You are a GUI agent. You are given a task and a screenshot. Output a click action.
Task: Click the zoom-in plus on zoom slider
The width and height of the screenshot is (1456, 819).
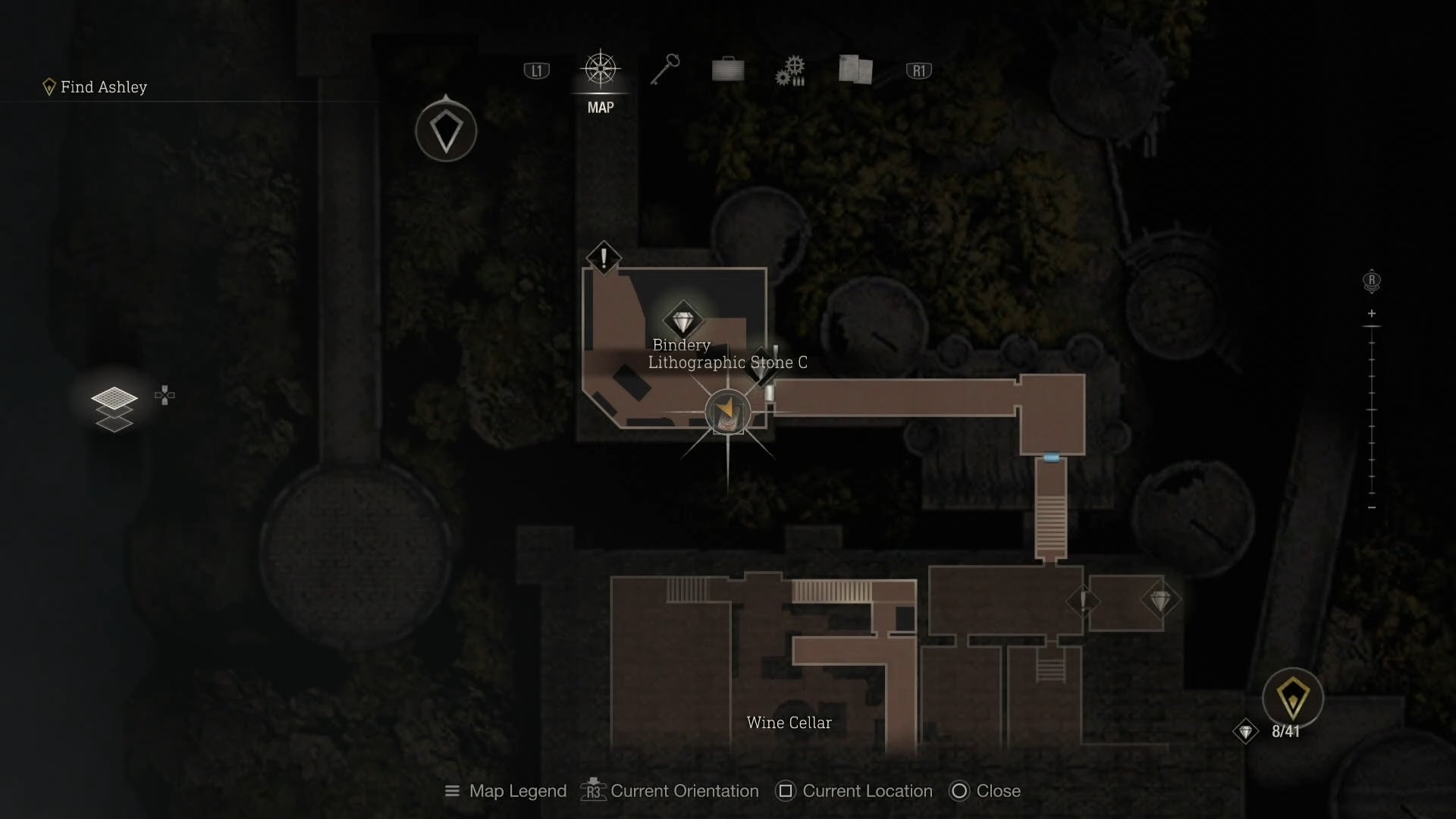tap(1371, 313)
